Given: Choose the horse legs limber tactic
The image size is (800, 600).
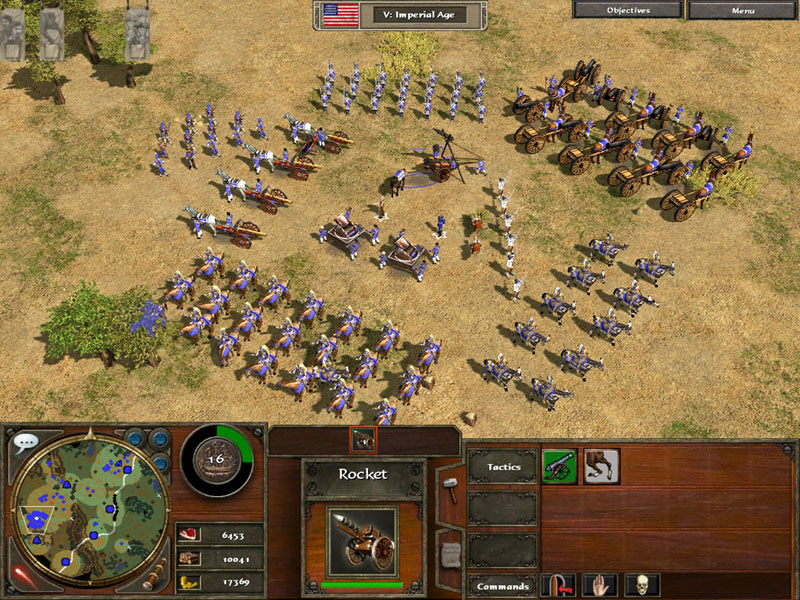Looking at the screenshot, I should point(602,466).
